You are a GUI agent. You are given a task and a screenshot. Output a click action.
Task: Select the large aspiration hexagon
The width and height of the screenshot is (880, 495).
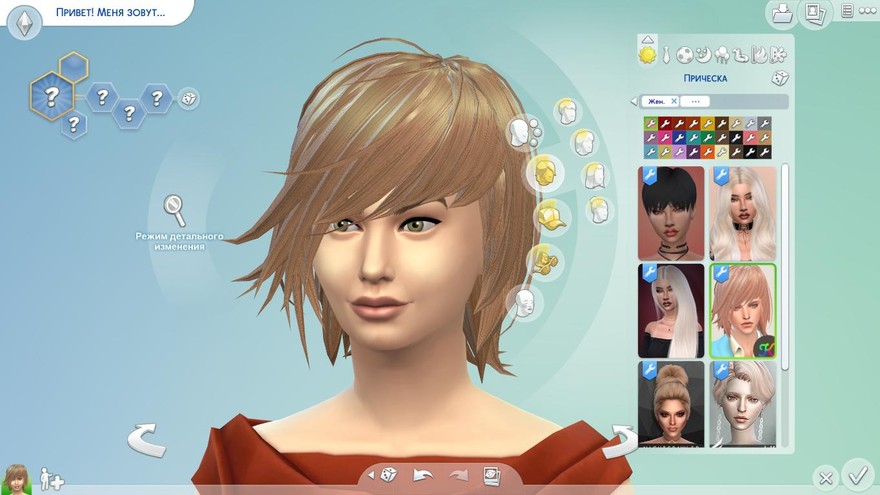[x=52, y=97]
